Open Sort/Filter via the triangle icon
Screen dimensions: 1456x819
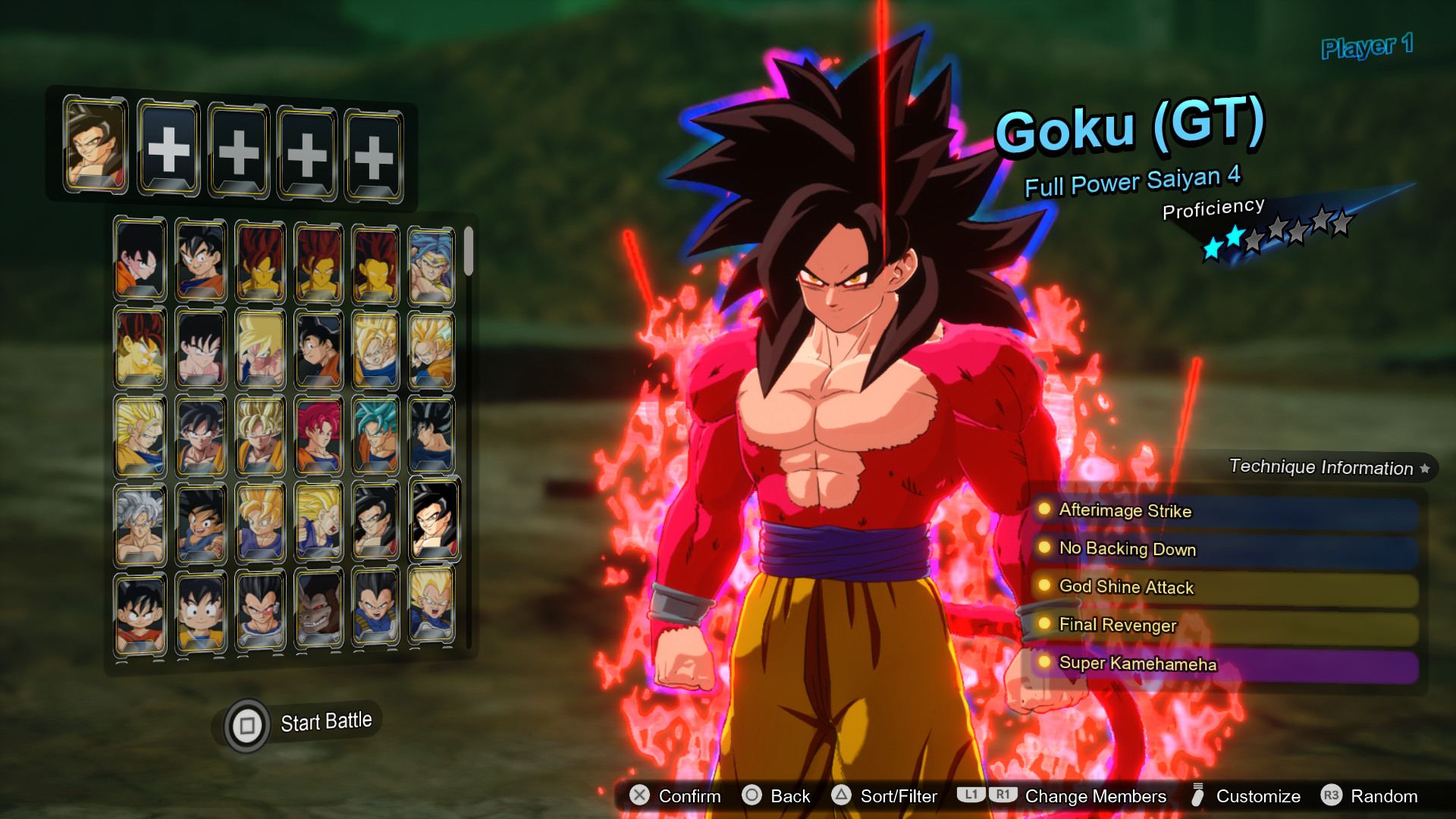pyautogui.click(x=842, y=796)
